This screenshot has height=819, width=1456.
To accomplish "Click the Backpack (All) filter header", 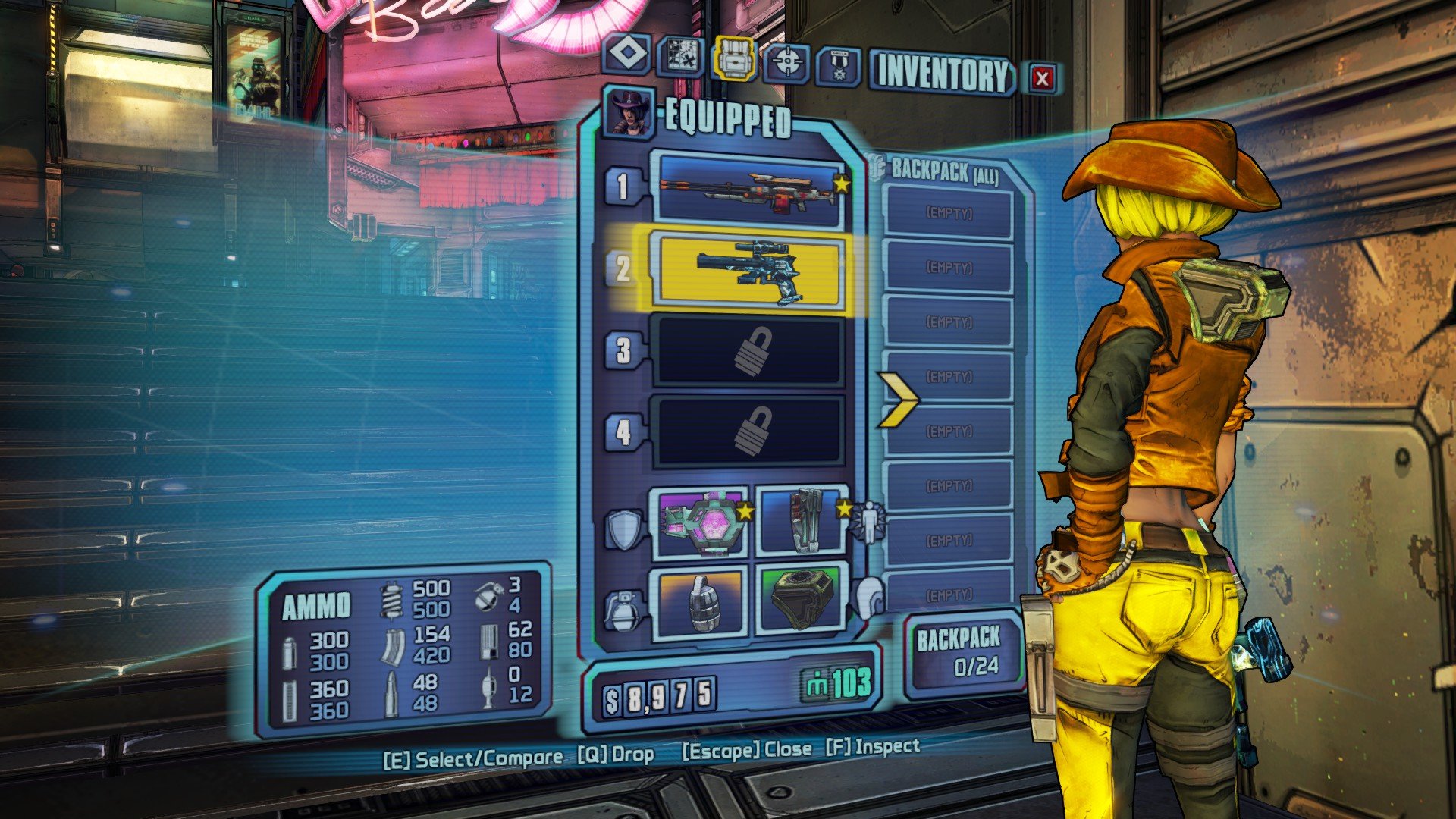I will tap(943, 171).
